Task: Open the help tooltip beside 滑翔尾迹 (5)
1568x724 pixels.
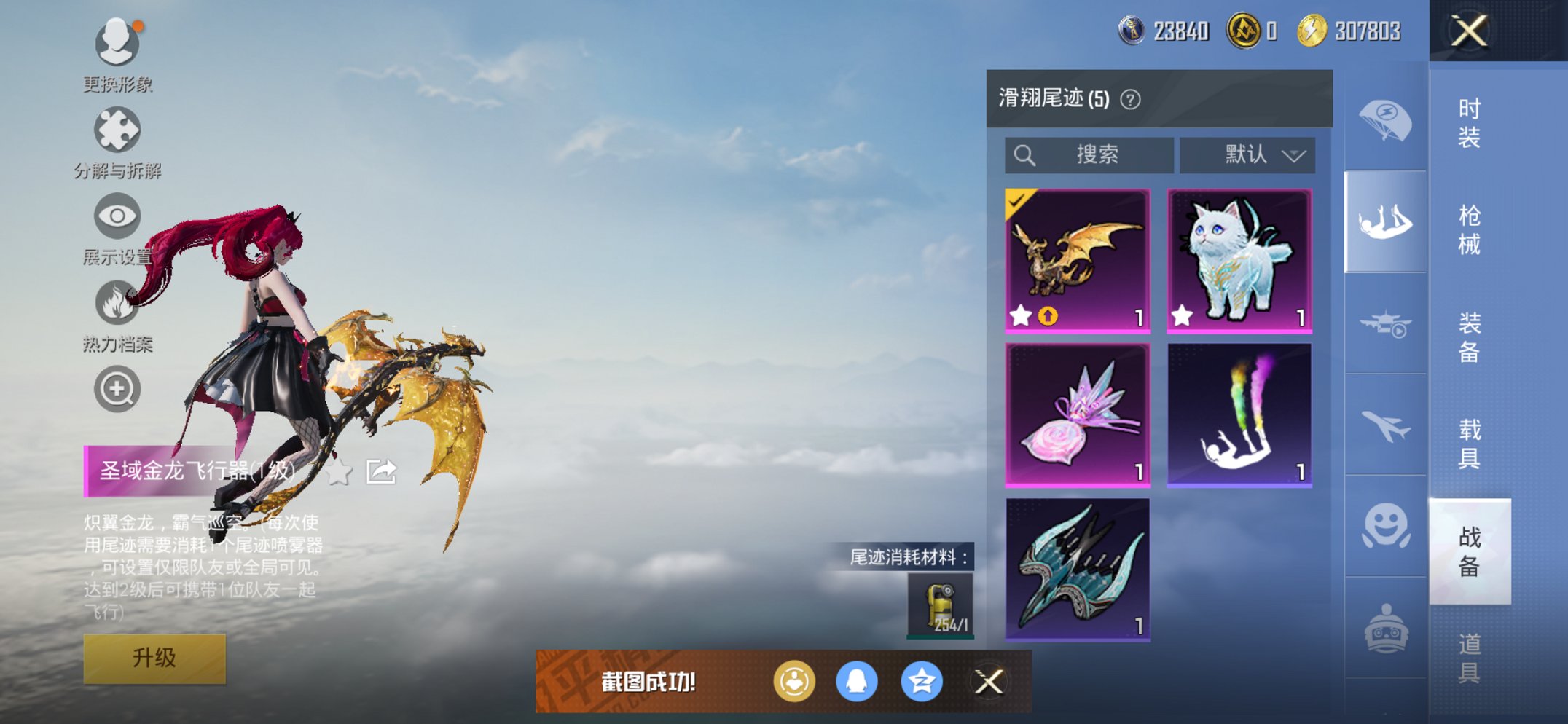Action: (1129, 99)
